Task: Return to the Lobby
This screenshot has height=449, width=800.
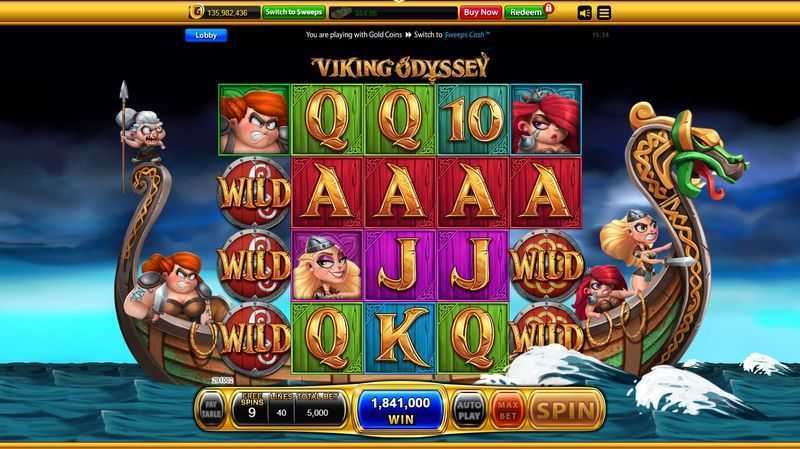Action: pos(205,35)
